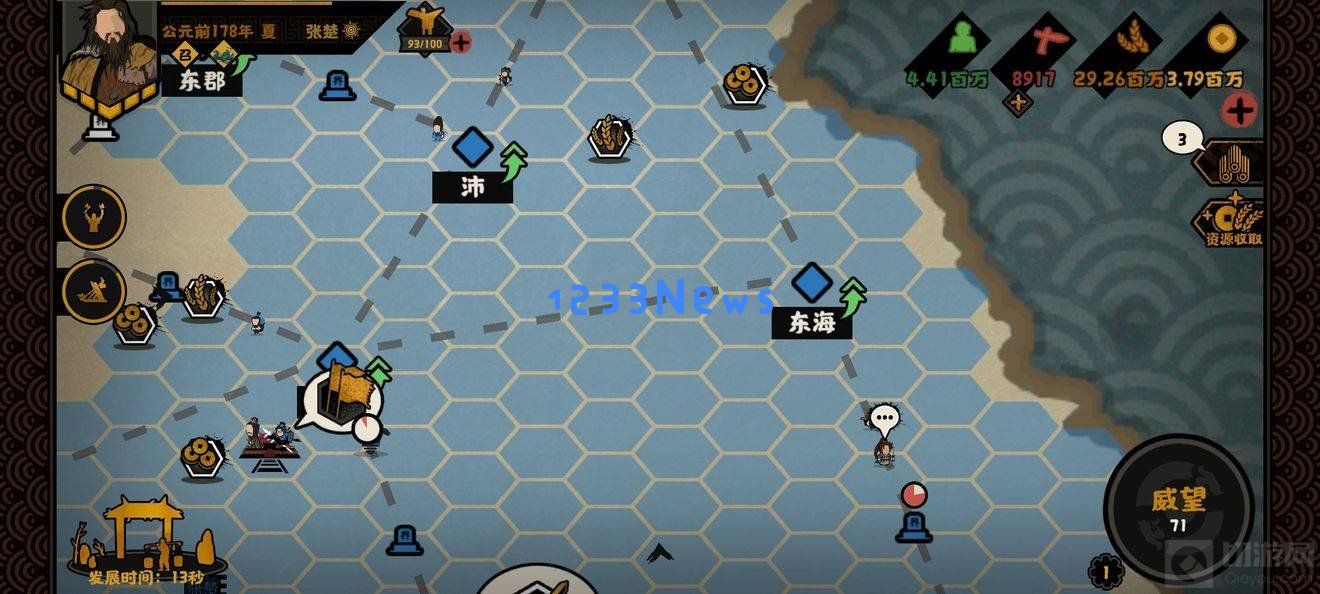1320x594 pixels.
Task: Click the raised-arms figure round button
Action: pos(94,217)
